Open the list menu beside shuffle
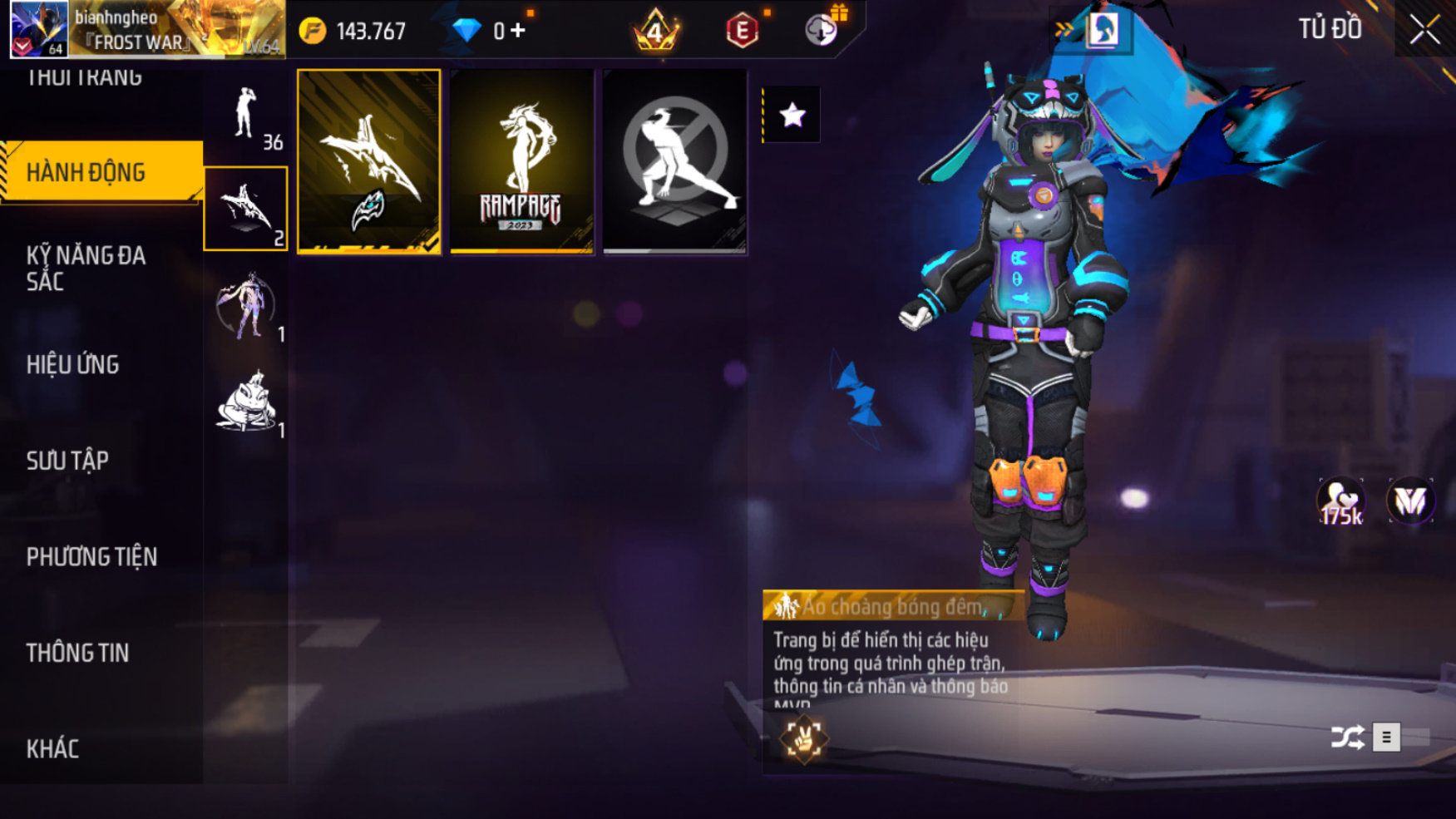 point(1386,738)
